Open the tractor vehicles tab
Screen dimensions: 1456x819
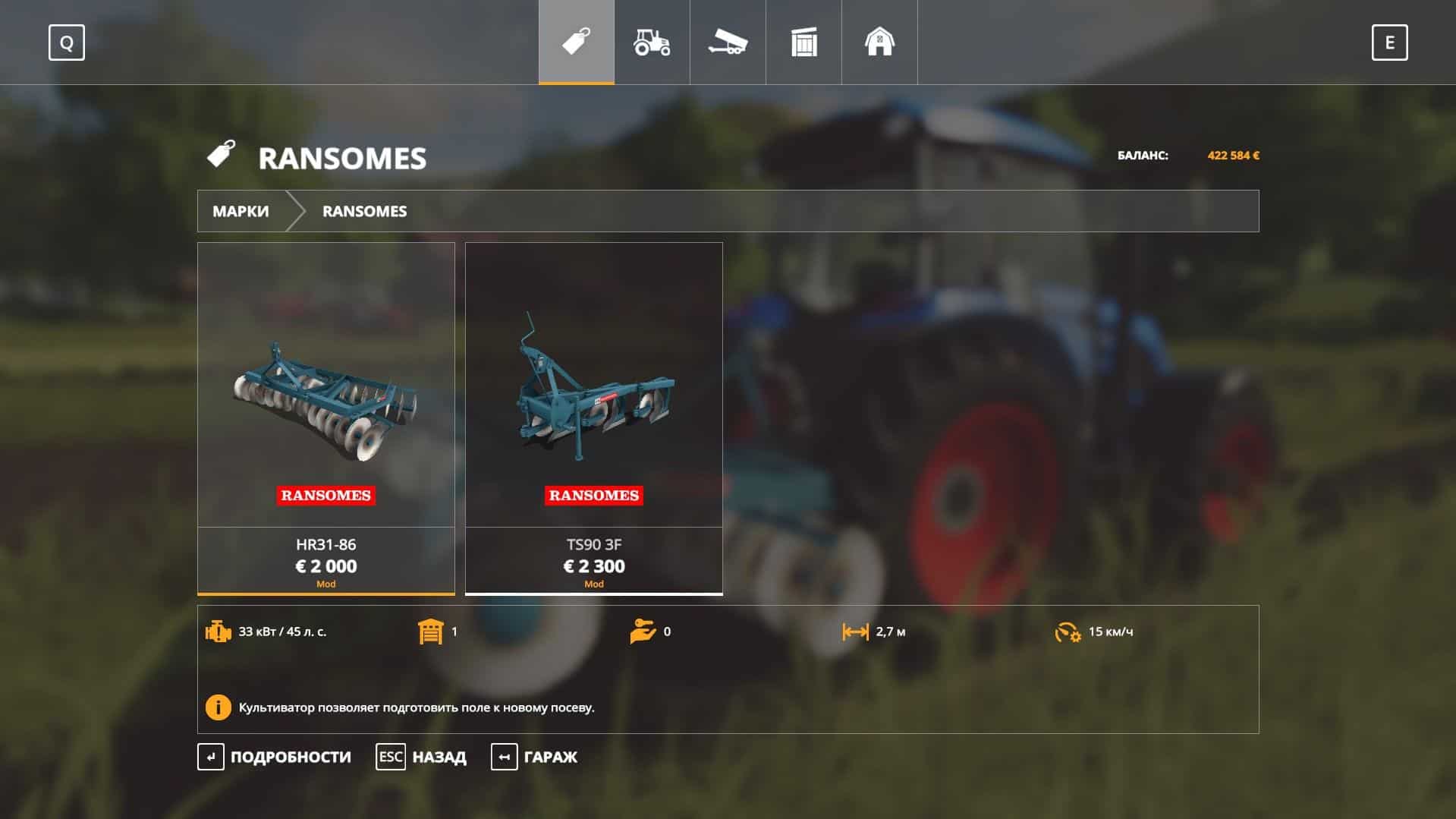(x=652, y=43)
